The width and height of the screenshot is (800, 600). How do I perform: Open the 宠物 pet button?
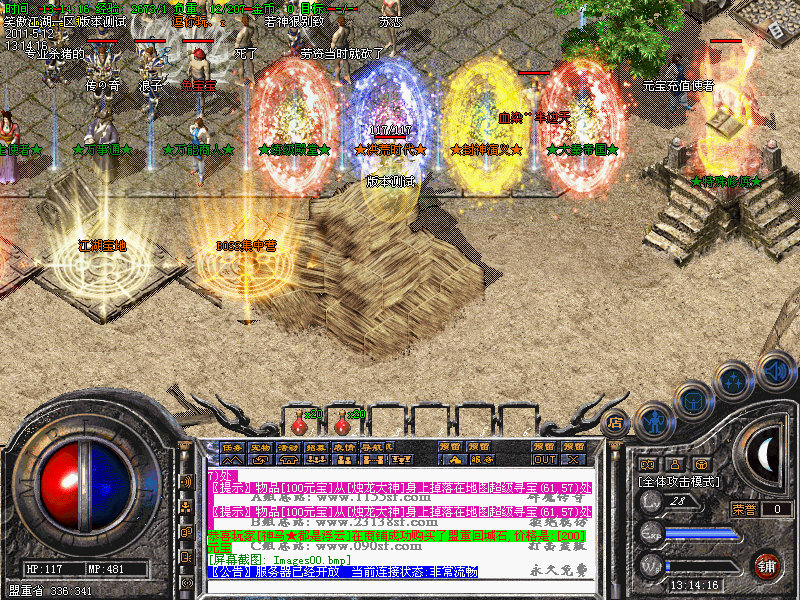click(x=260, y=447)
